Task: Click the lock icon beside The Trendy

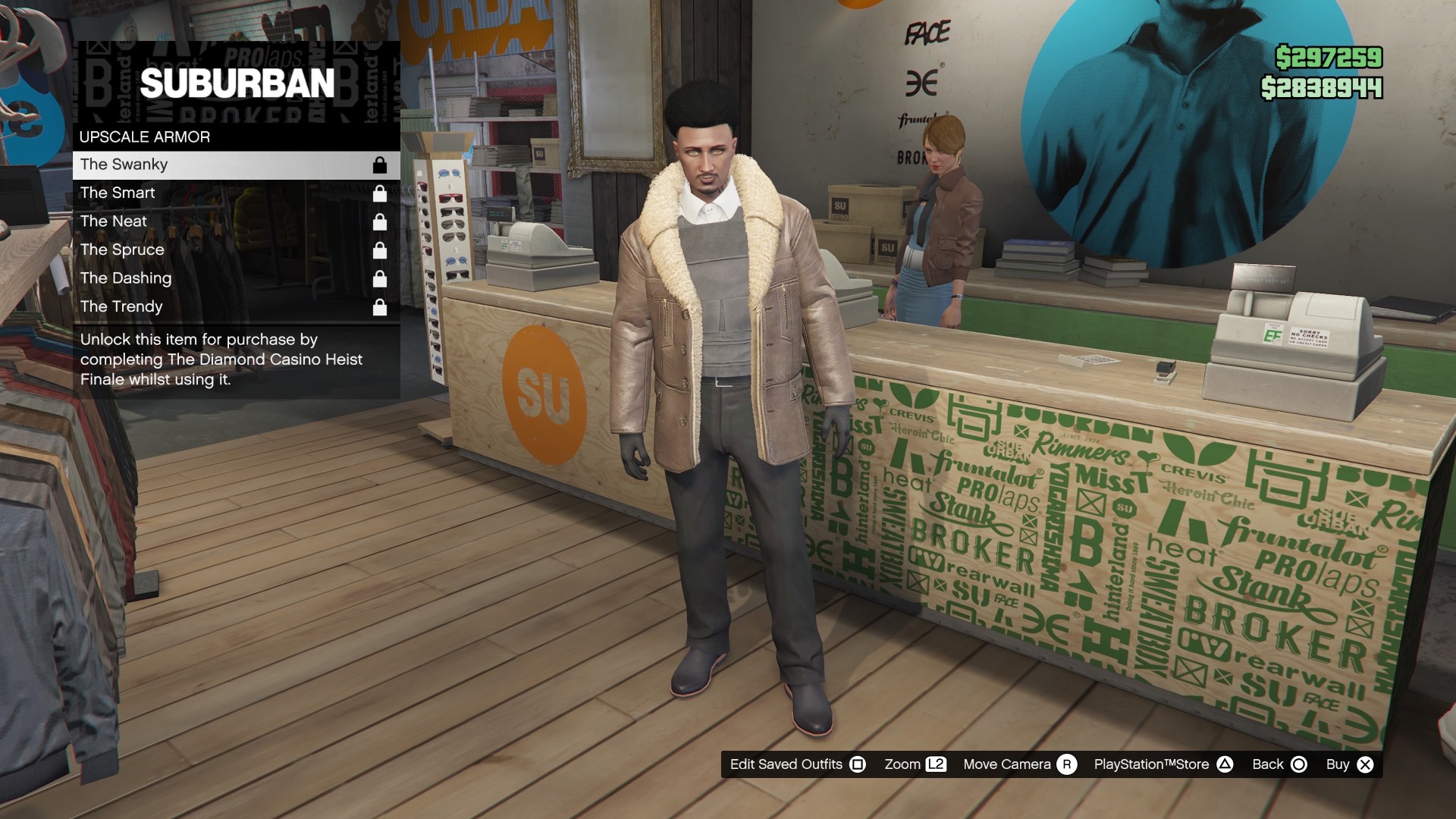Action: point(379,306)
